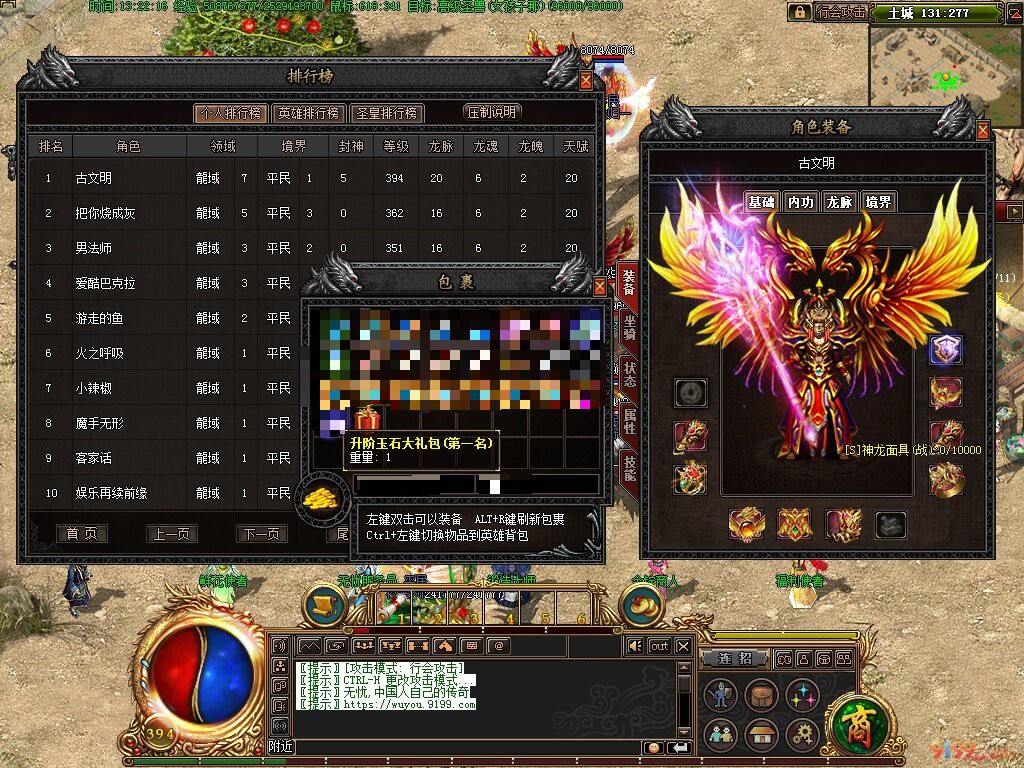Switch to the 内功 tab
The height and width of the screenshot is (768, 1024).
click(x=800, y=202)
